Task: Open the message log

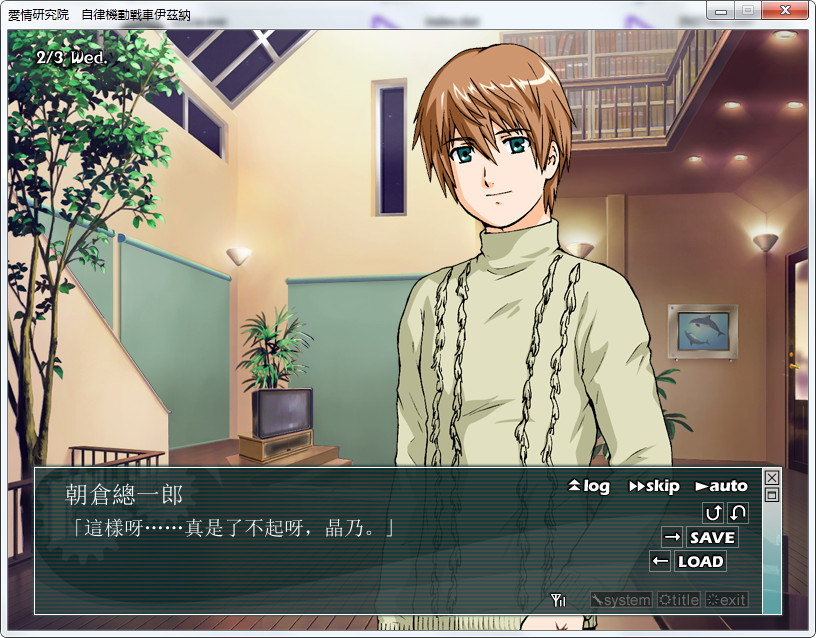Action: click(x=588, y=486)
